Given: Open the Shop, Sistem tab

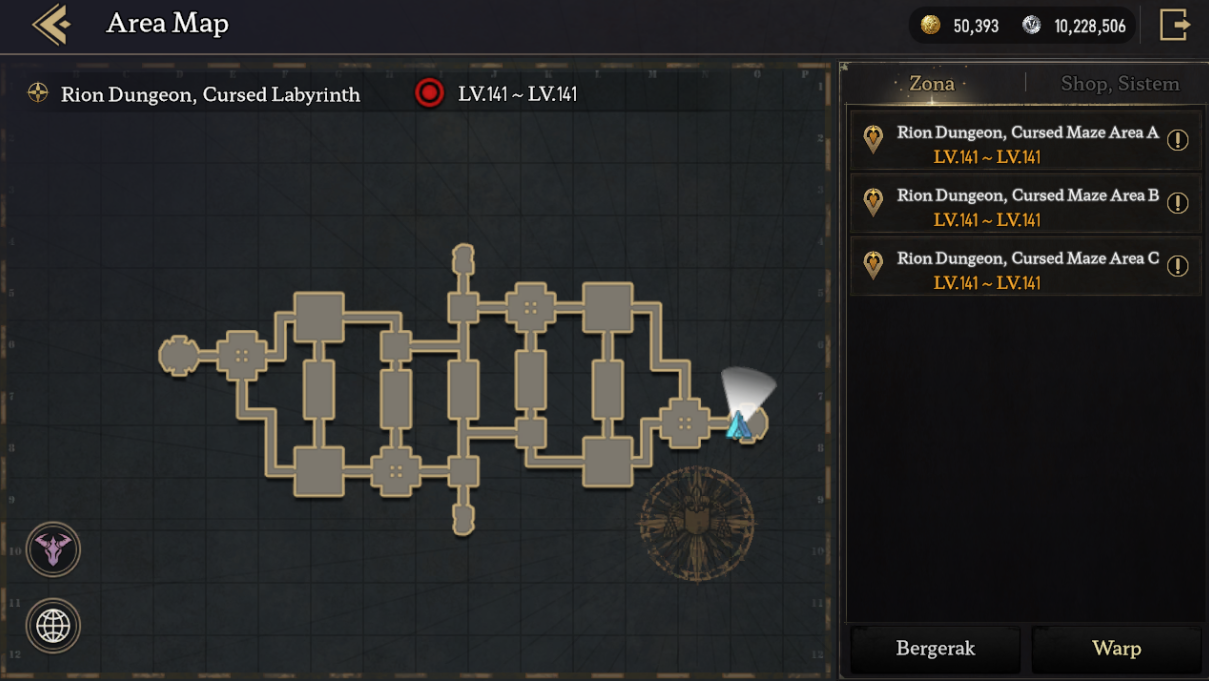Looking at the screenshot, I should (1119, 84).
